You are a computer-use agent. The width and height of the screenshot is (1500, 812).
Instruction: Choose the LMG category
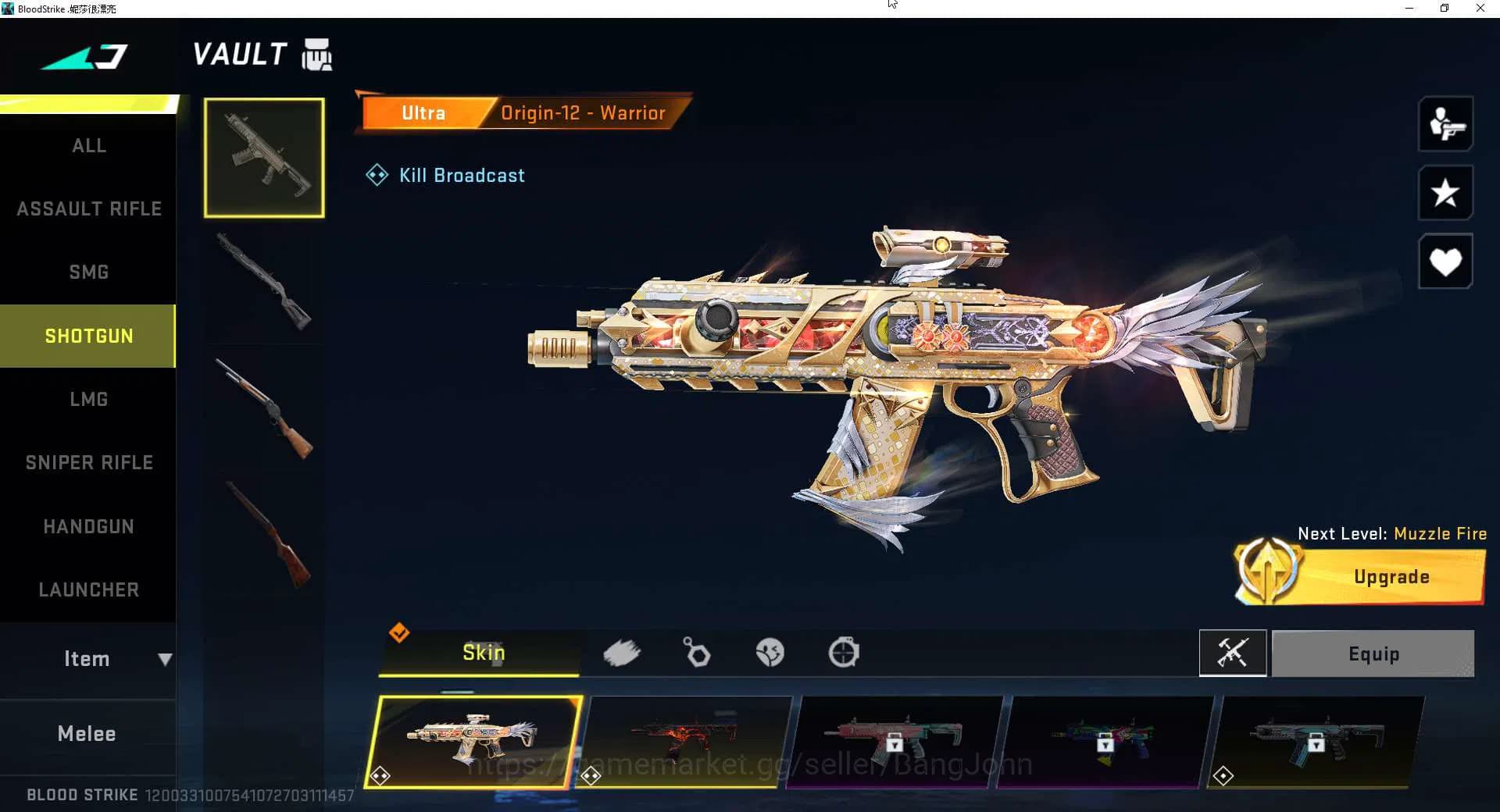[x=88, y=399]
